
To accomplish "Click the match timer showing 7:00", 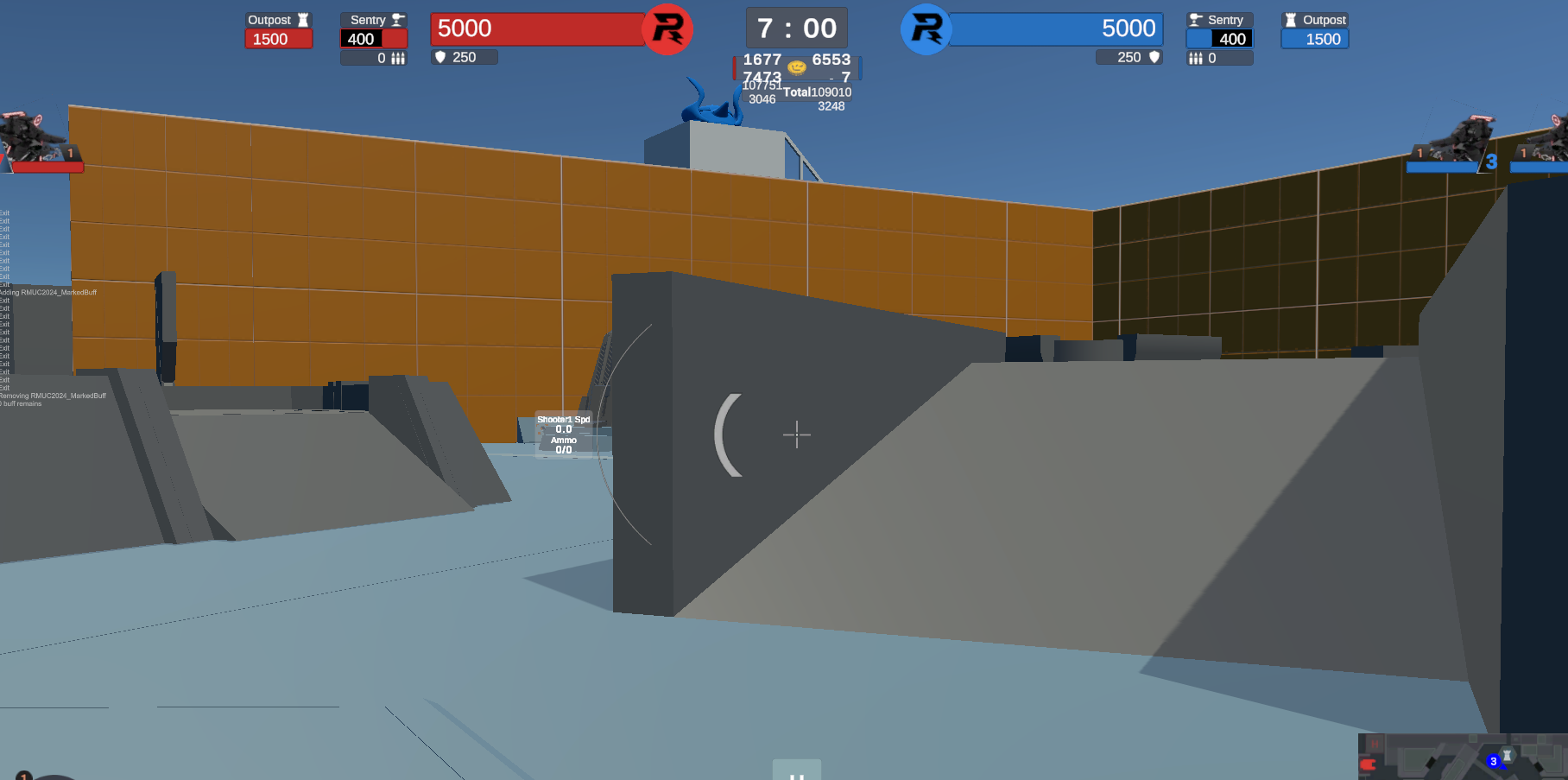I will (796, 28).
